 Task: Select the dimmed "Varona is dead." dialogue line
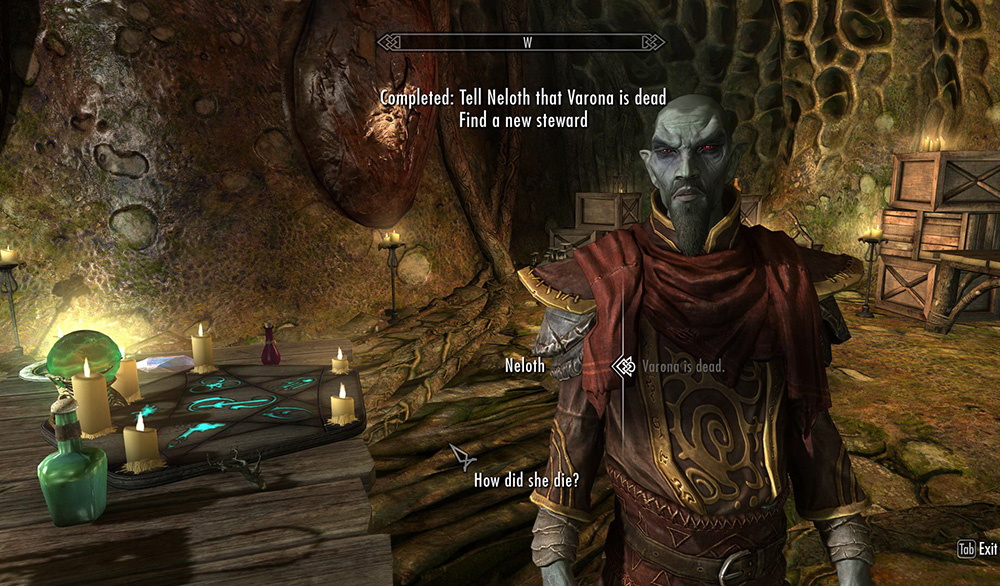click(683, 367)
